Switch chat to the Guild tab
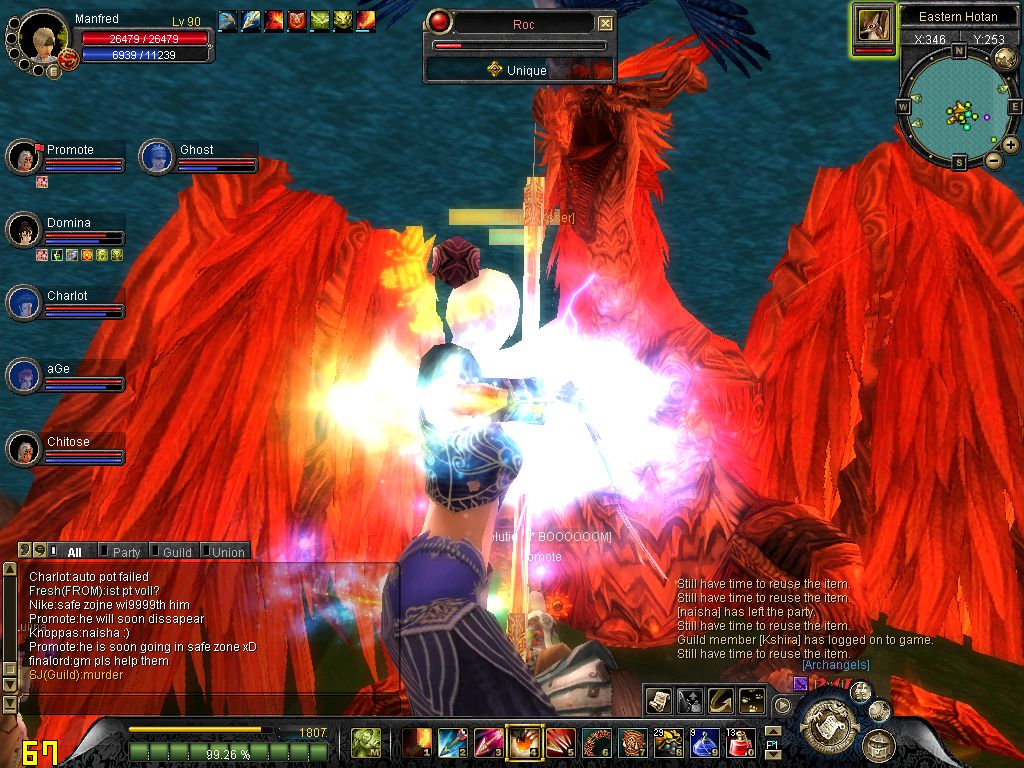The width and height of the screenshot is (1024, 768). 177,551
